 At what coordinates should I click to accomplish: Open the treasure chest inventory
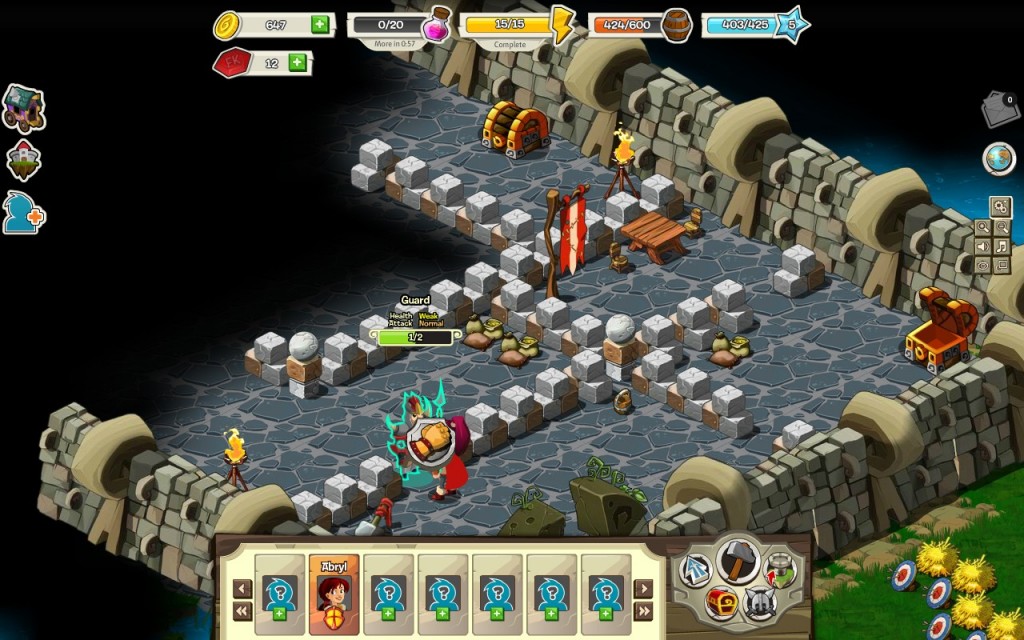coord(720,603)
